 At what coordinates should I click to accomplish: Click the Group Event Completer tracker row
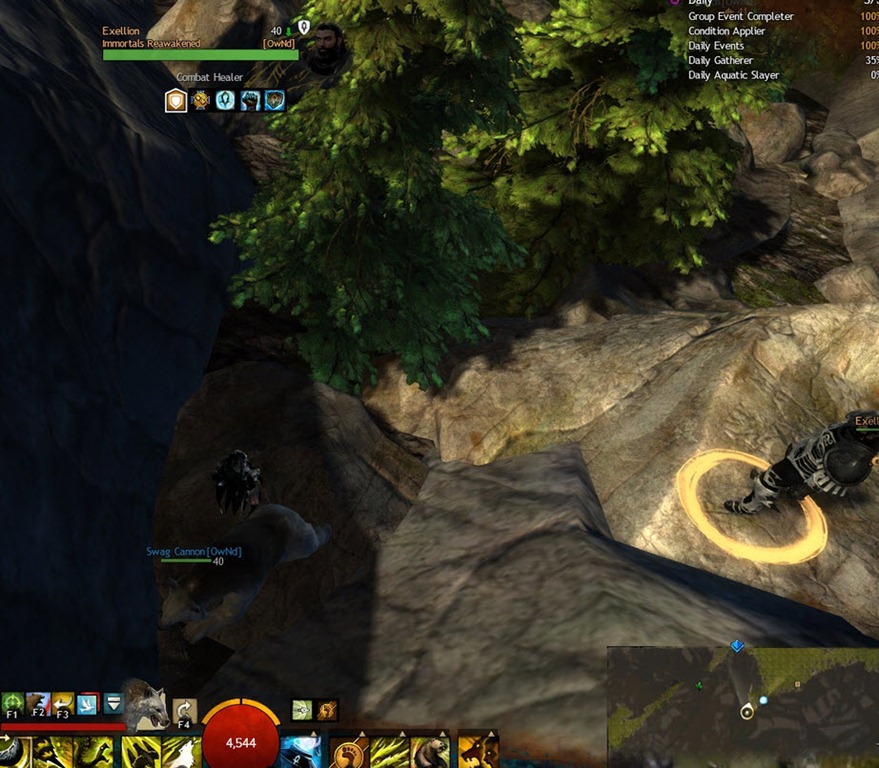(x=740, y=17)
